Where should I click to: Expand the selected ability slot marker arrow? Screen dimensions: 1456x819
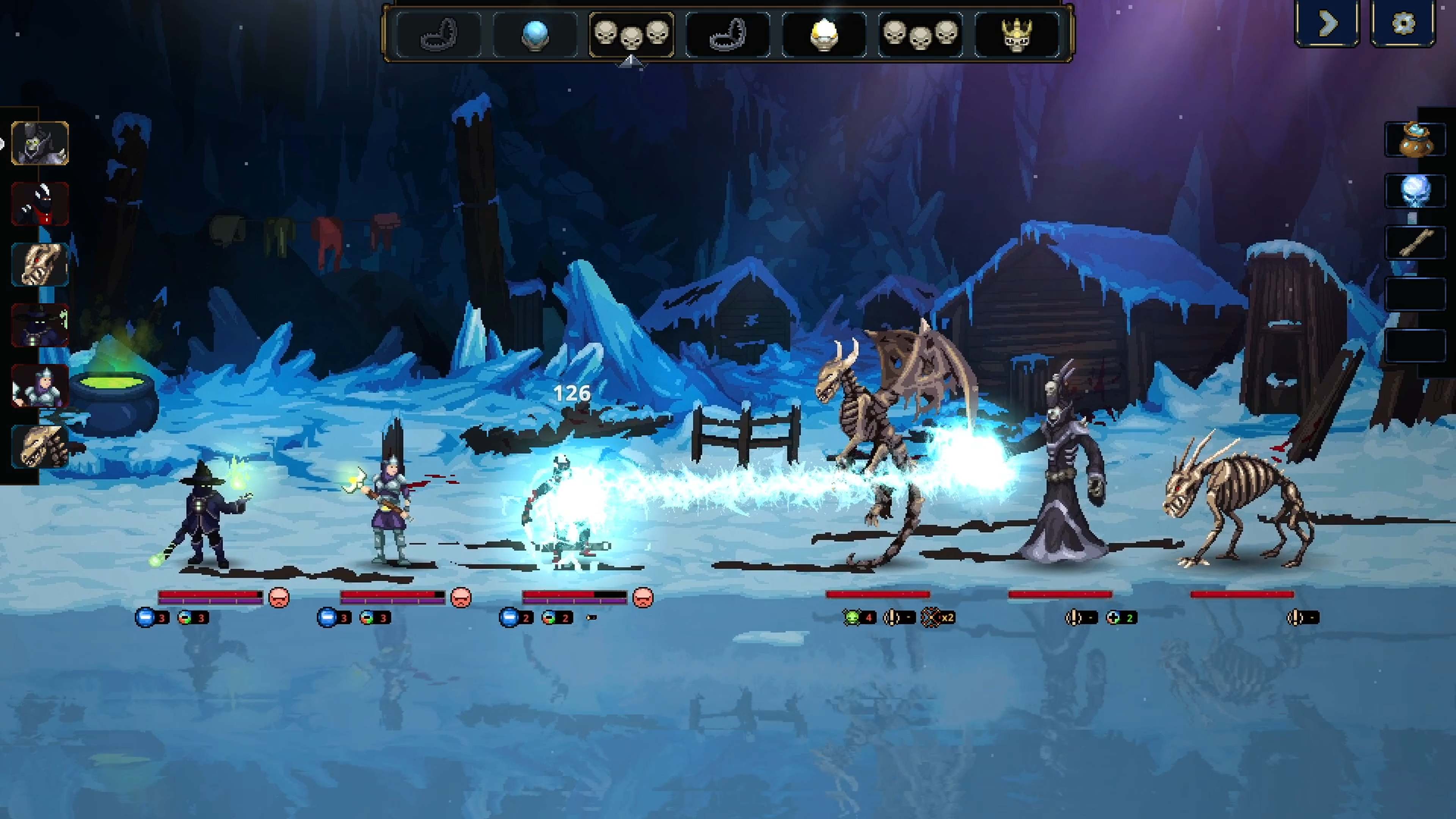tap(630, 63)
